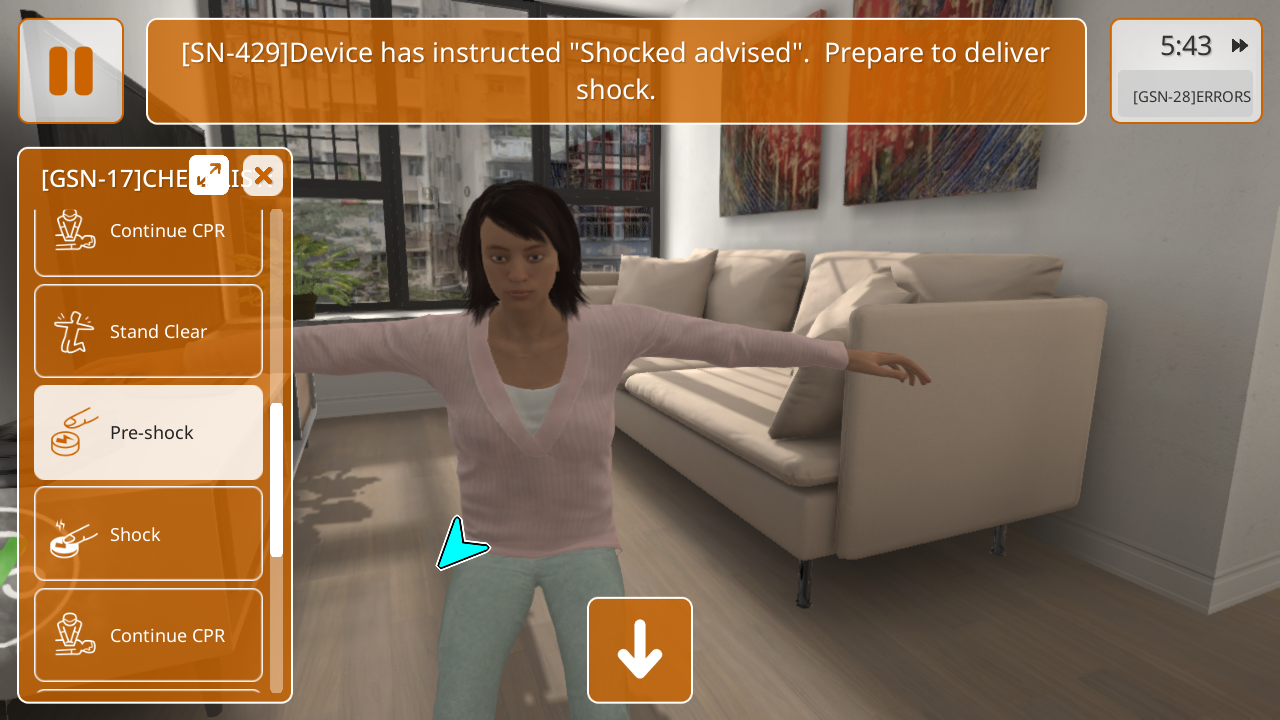
Task: Click the down arrow button
Action: [x=640, y=650]
